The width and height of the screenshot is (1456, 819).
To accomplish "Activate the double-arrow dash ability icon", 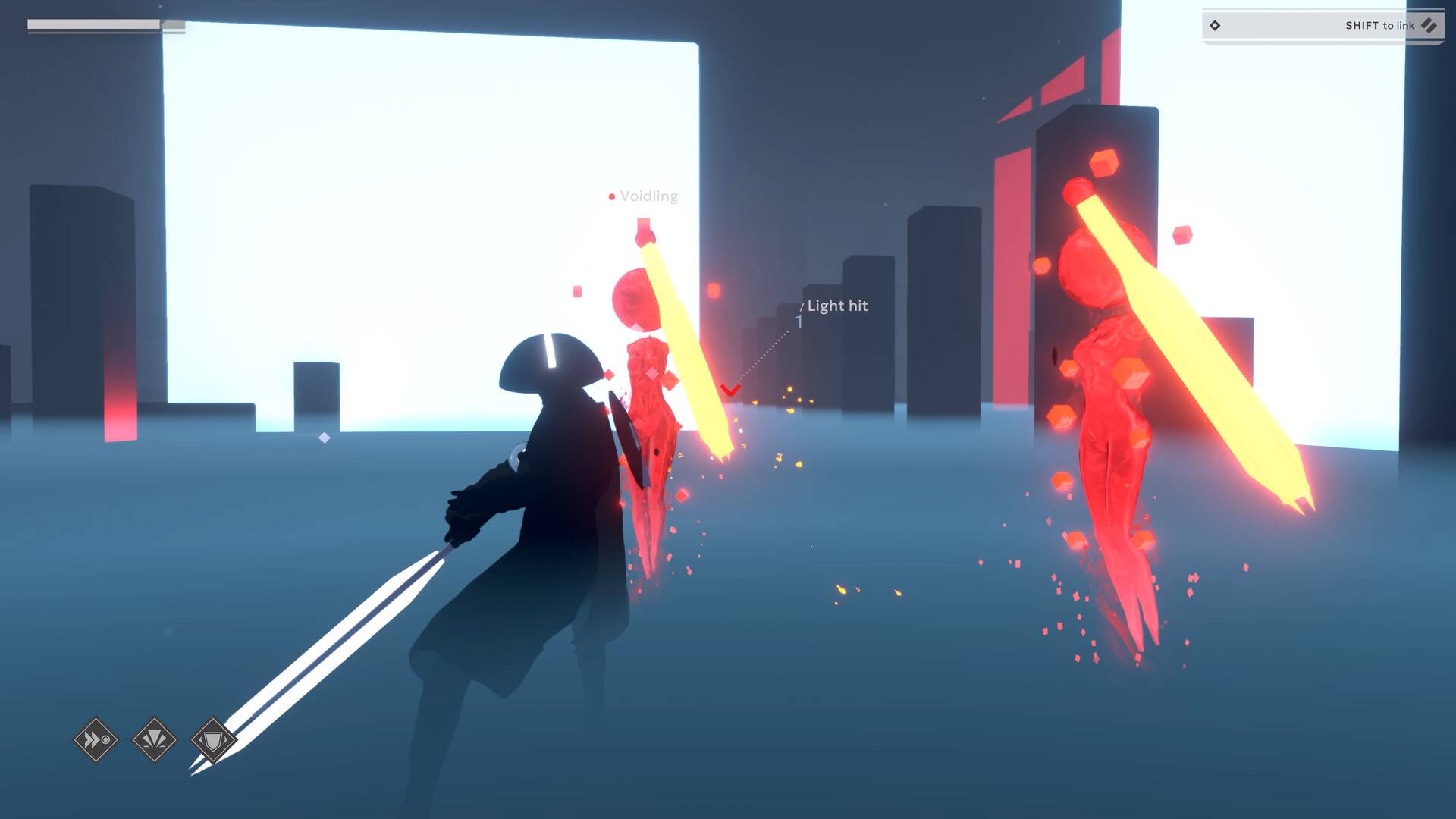I will click(x=96, y=739).
